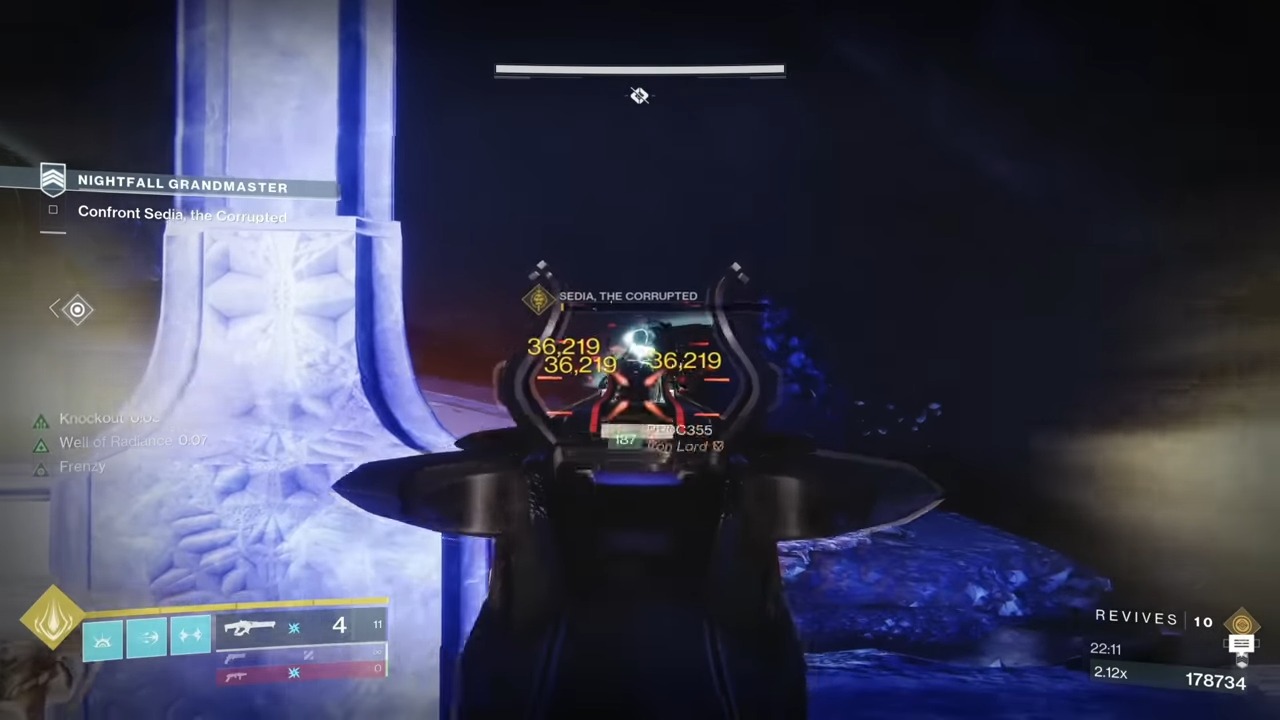Click the SMG icon in the red ammo bar
The width and height of the screenshot is (1280, 720).
tap(237, 677)
